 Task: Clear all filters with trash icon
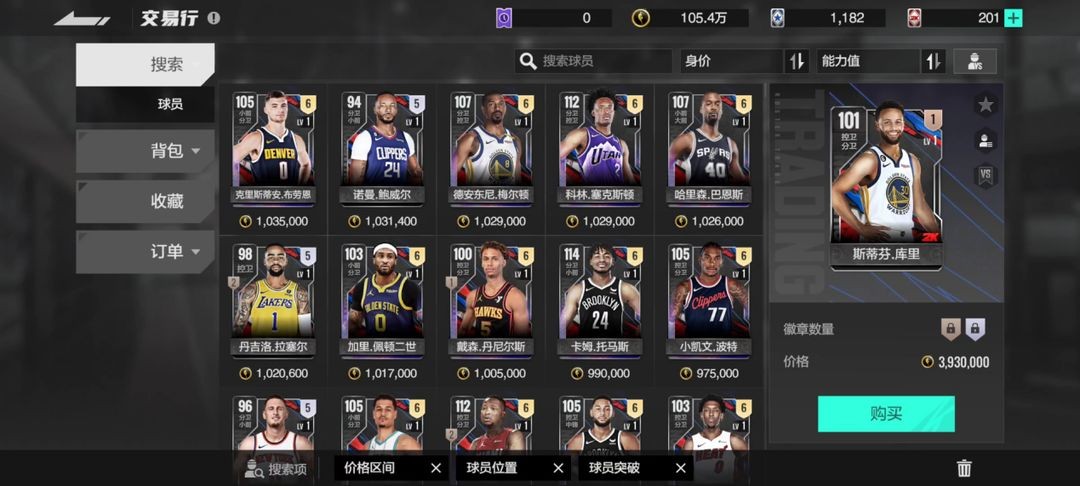964,468
